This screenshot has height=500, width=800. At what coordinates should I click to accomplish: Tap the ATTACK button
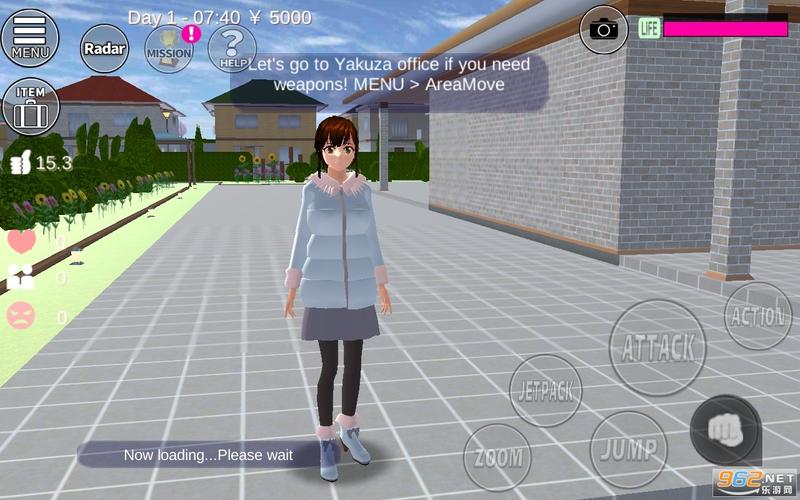coord(658,347)
